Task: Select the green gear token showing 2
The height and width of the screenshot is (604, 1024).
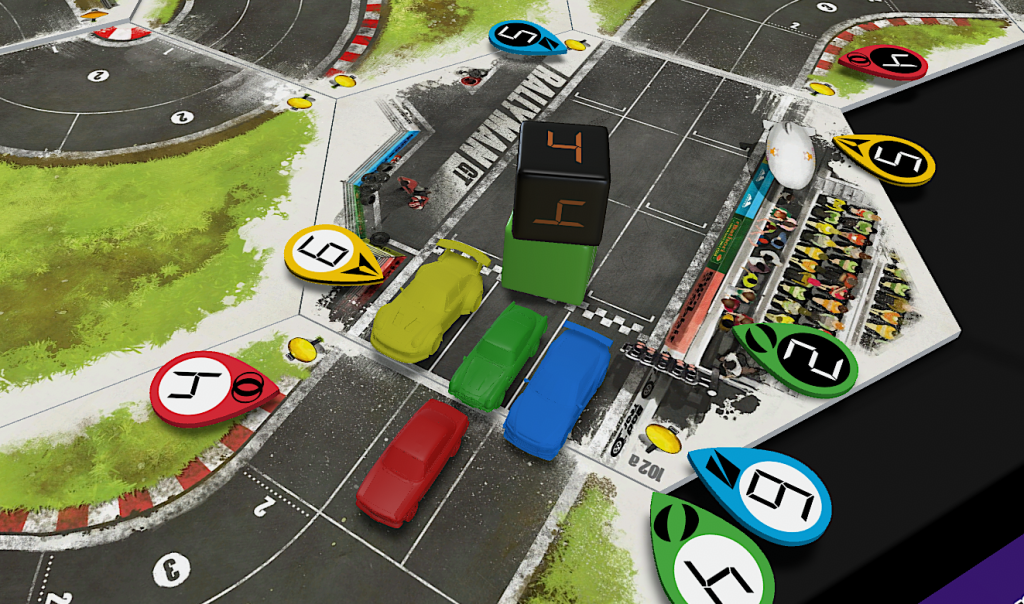Action: coord(799,358)
